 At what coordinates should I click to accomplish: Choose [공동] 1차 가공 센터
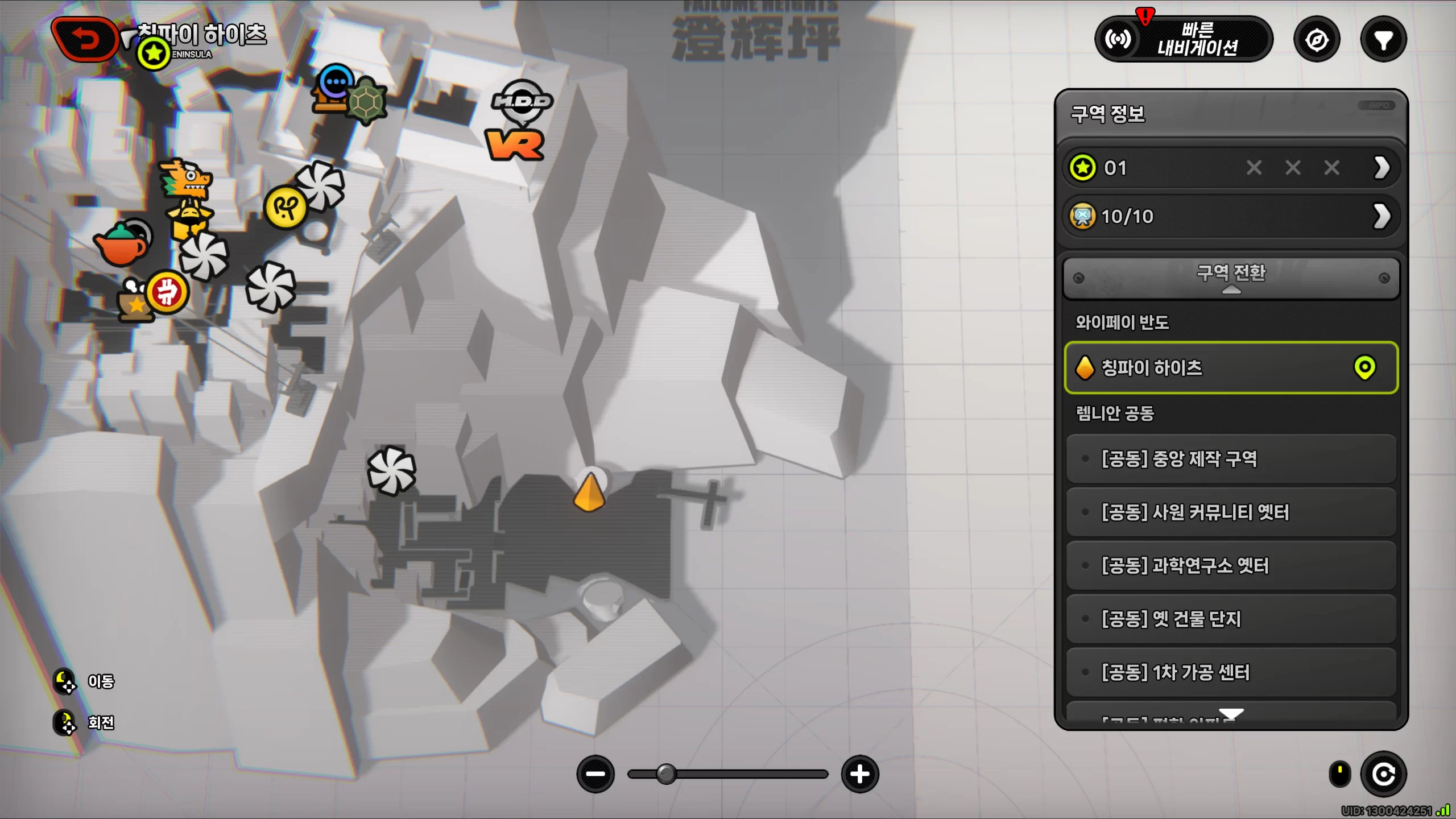pos(1231,673)
